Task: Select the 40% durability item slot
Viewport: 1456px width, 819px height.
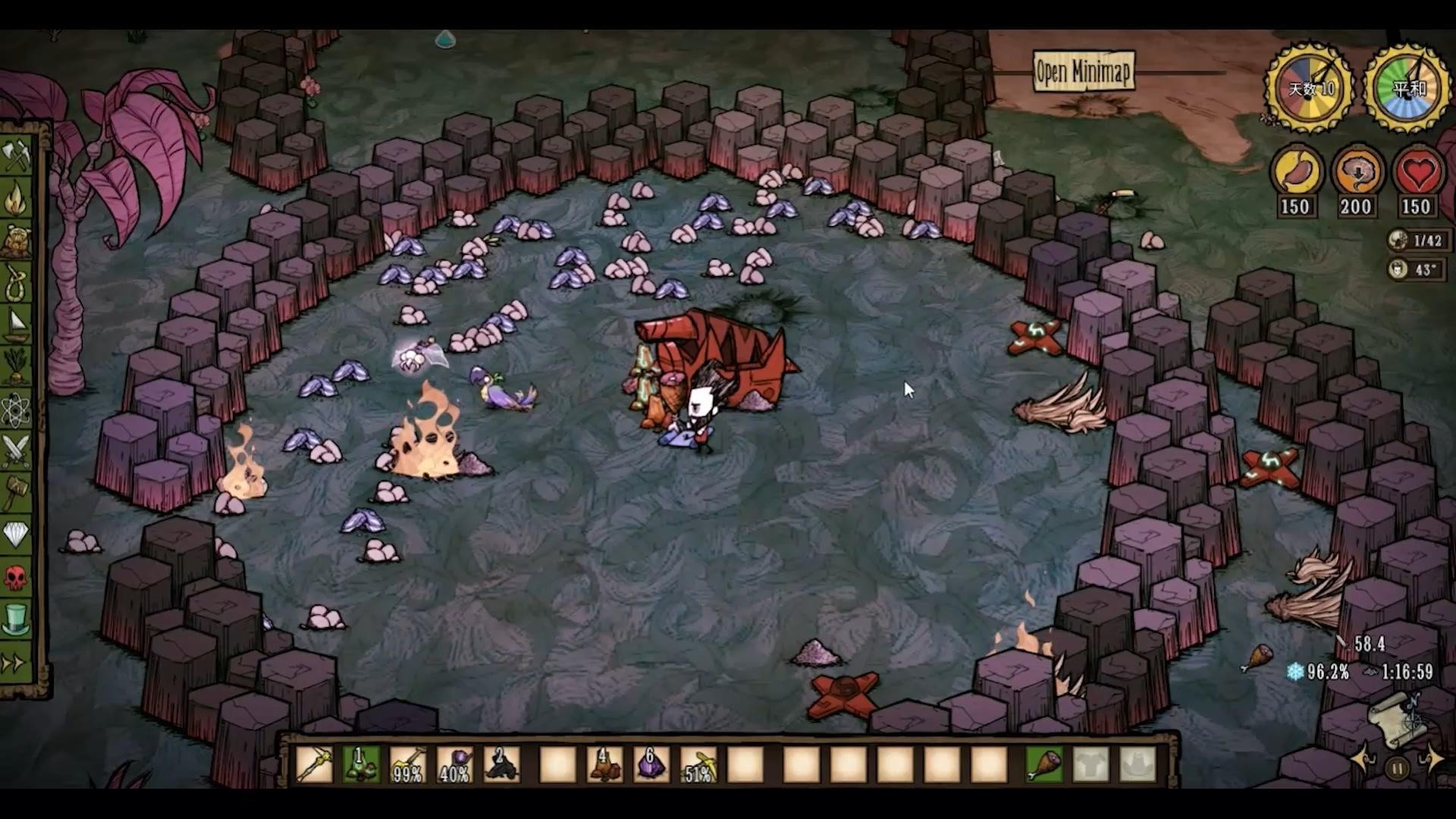Action: [x=454, y=764]
